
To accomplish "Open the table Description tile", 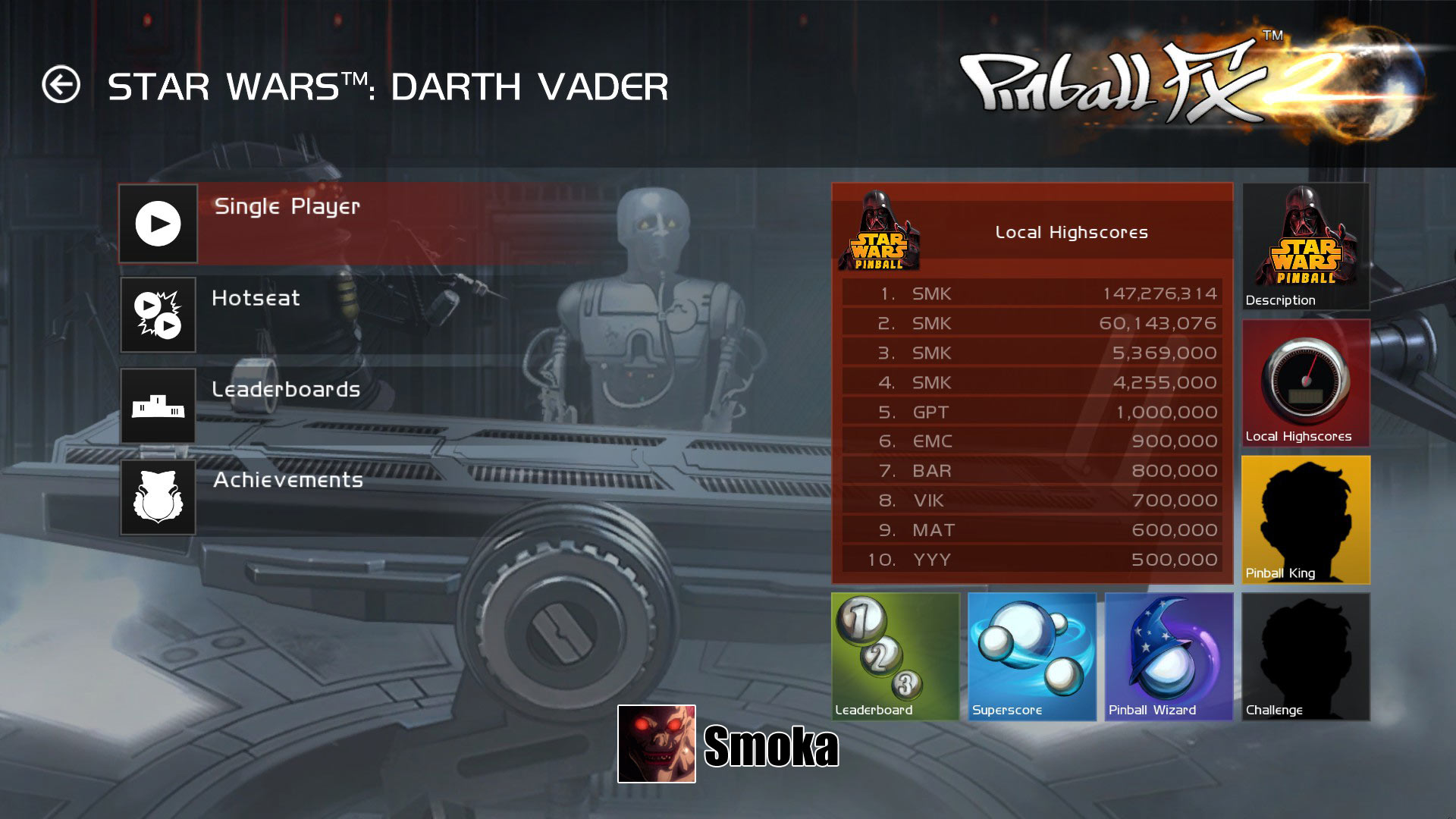I will (1305, 246).
